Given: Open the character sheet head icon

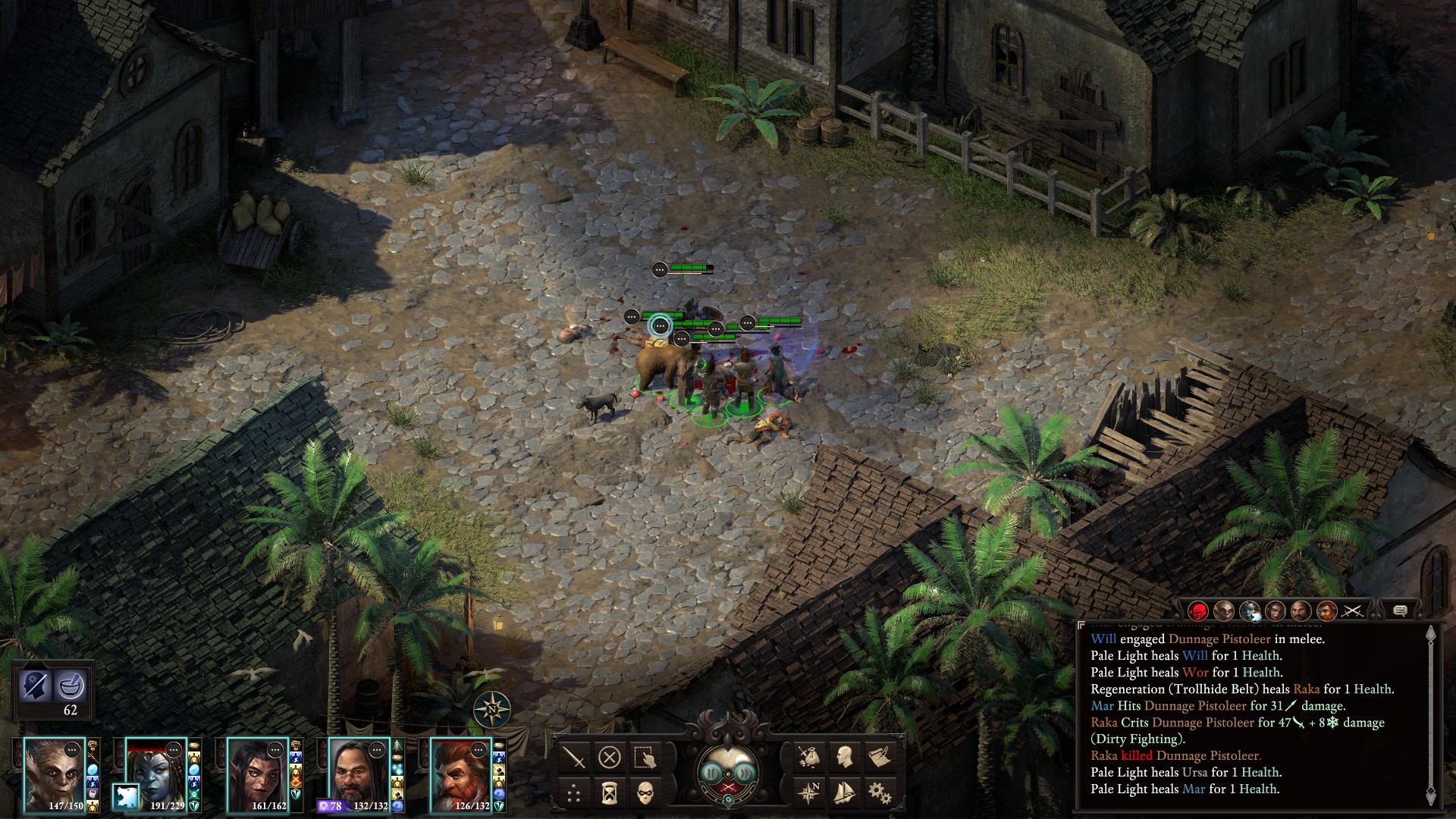Looking at the screenshot, I should [x=844, y=757].
